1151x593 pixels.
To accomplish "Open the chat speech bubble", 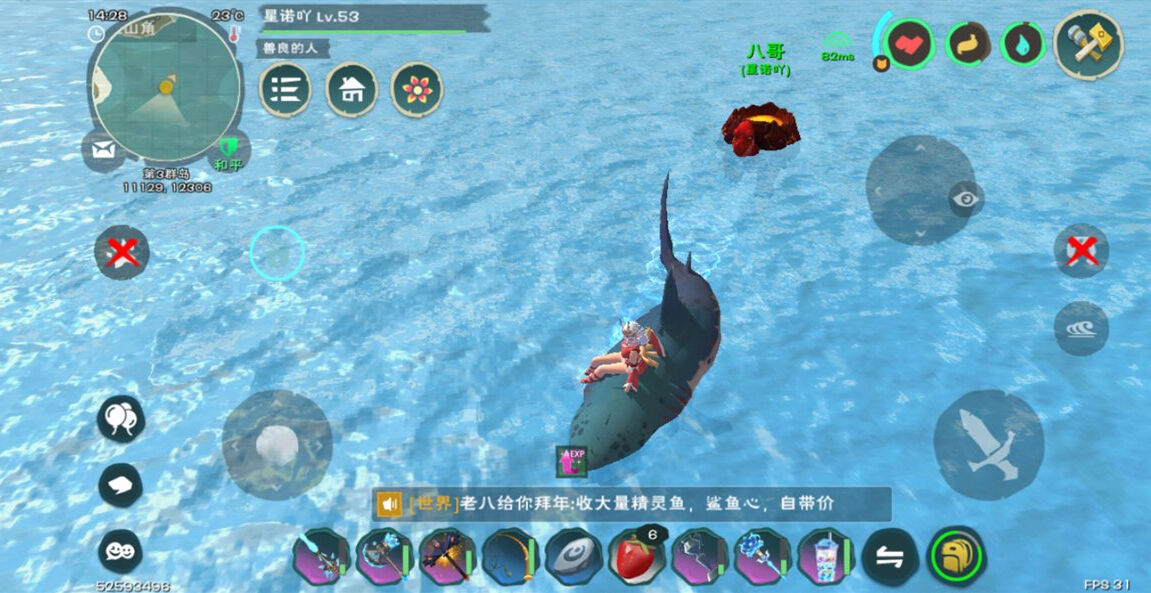I will (x=121, y=486).
